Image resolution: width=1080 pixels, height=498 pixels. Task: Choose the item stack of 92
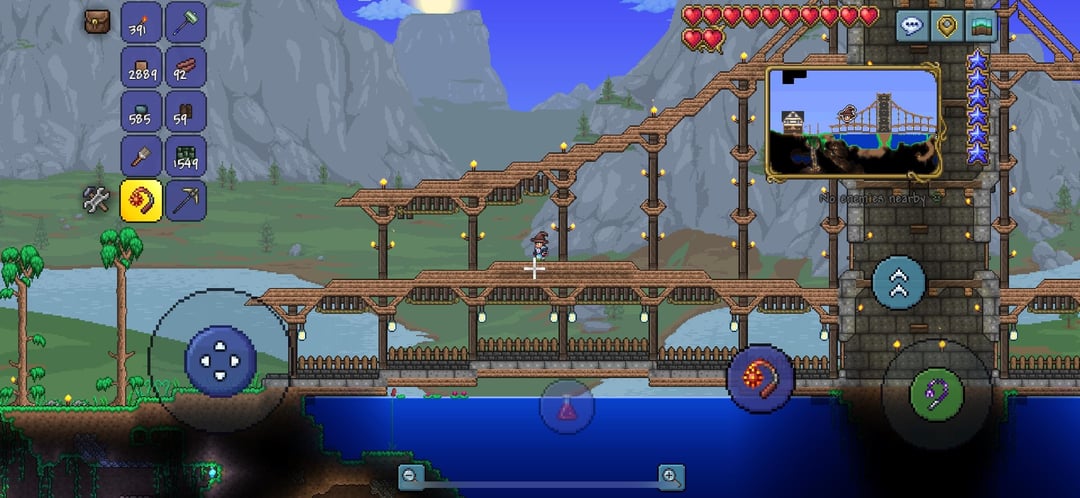coord(185,67)
